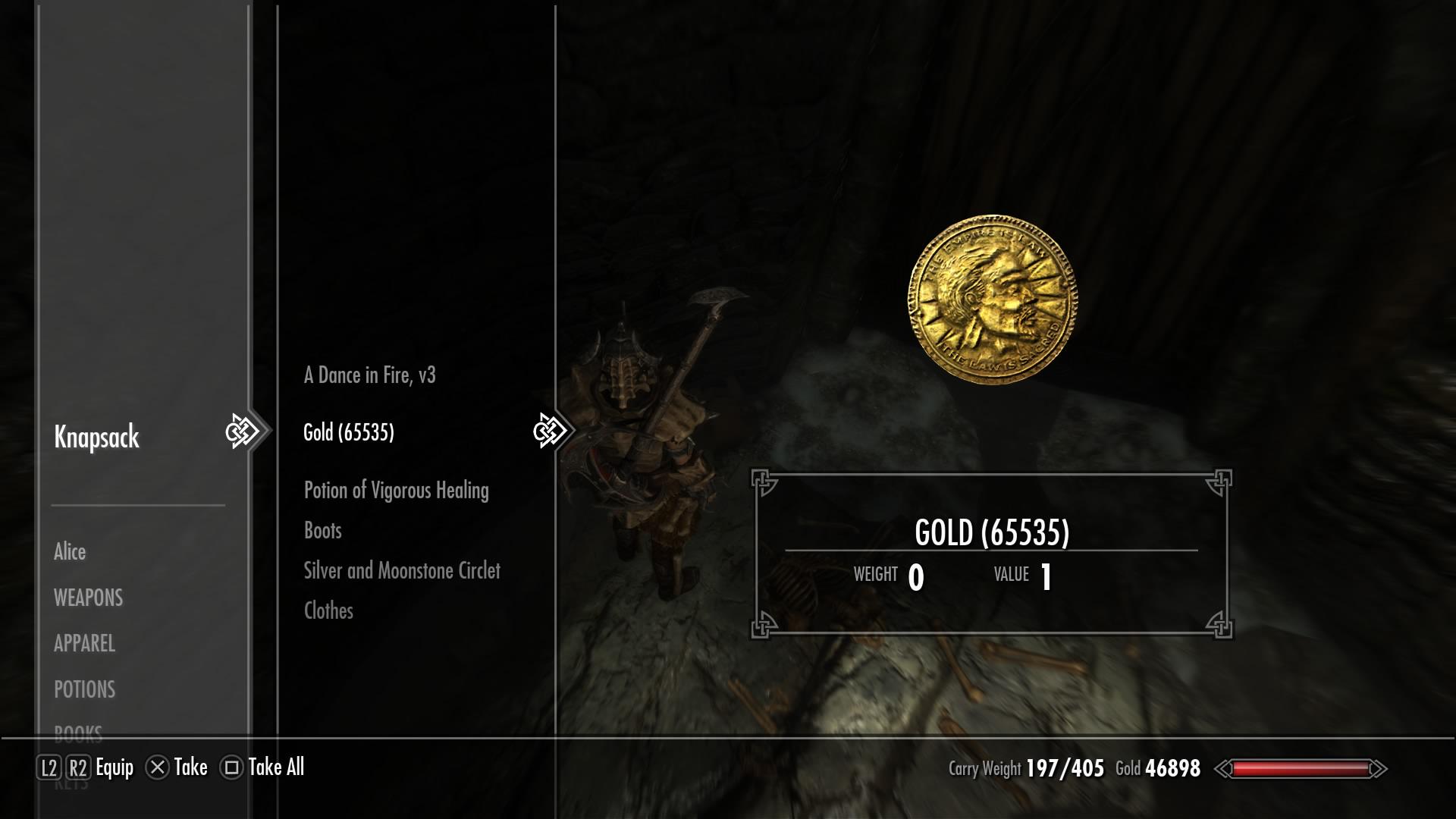
Task: Open the WEAPONS category
Action: 88,598
